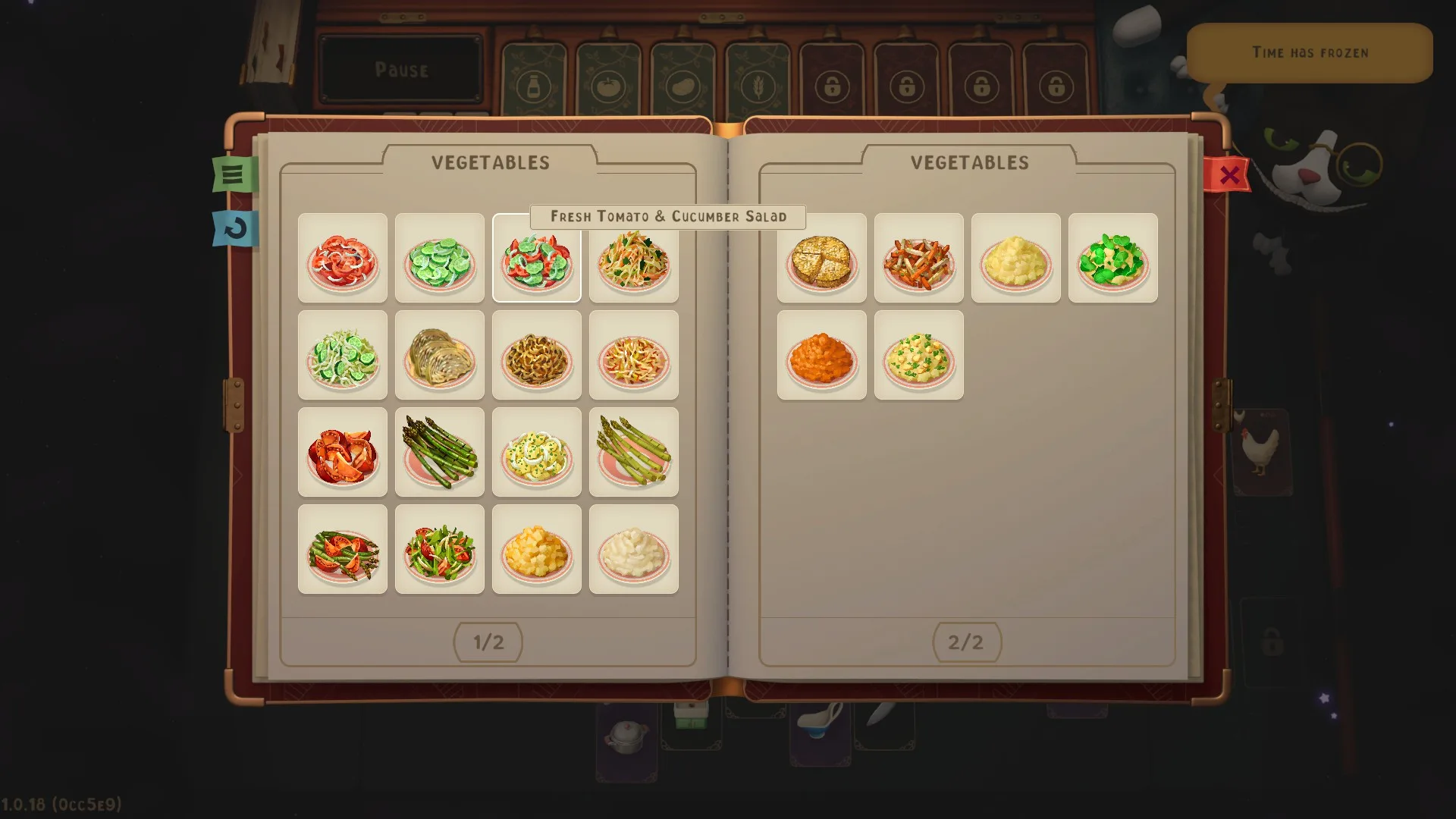Choose the golden potato pancake recipe

[822, 259]
